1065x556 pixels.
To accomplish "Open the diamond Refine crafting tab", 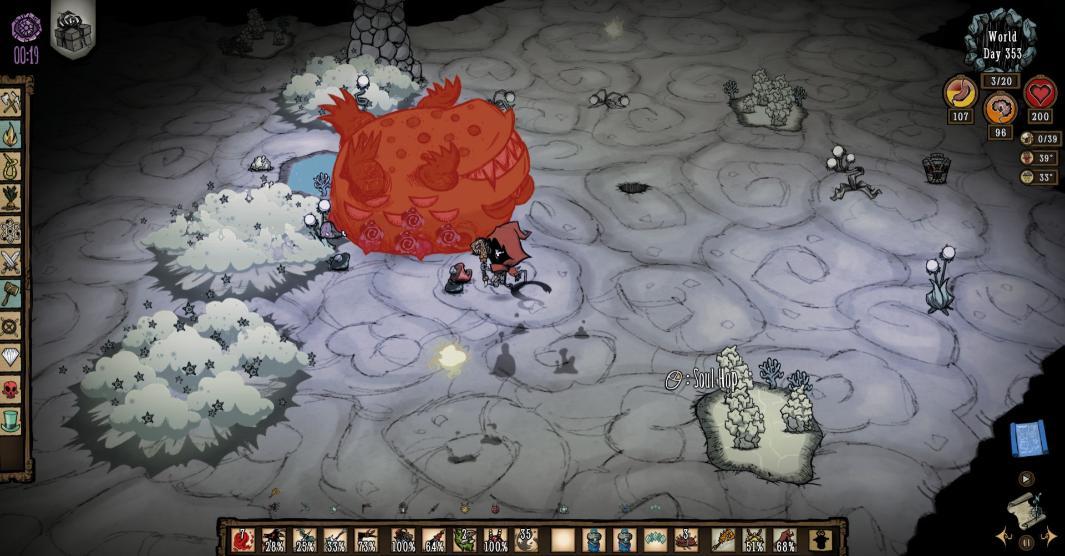I will click(x=11, y=356).
